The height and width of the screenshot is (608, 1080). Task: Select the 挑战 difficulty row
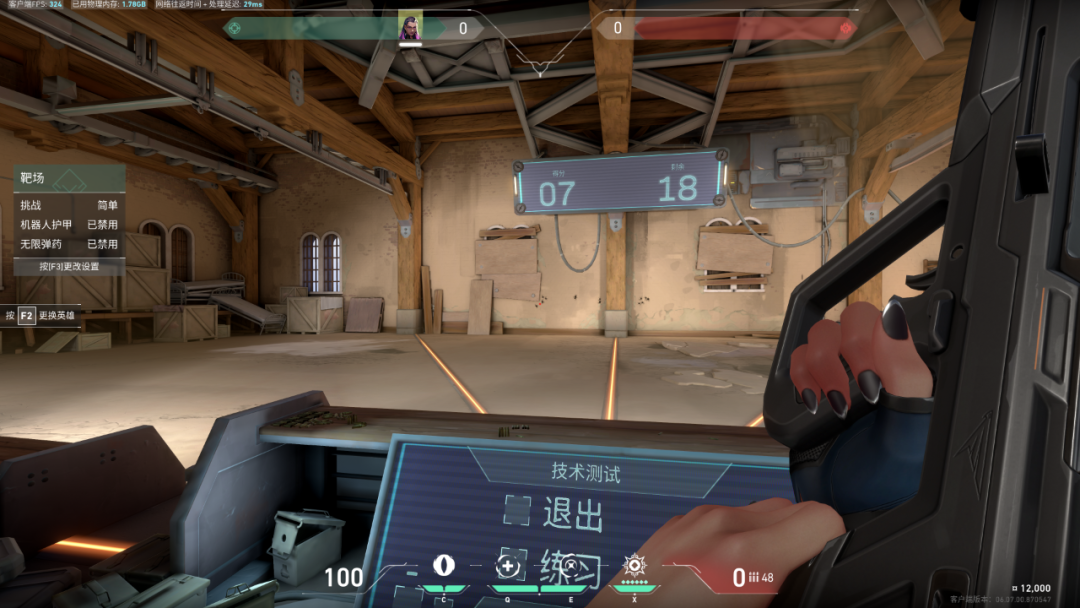(x=69, y=204)
